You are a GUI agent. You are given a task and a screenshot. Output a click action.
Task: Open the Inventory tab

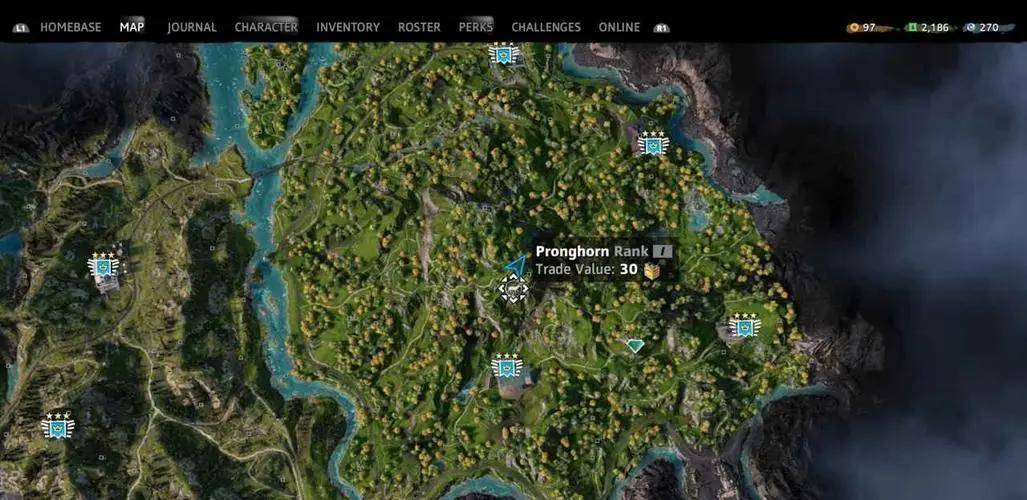click(x=348, y=27)
